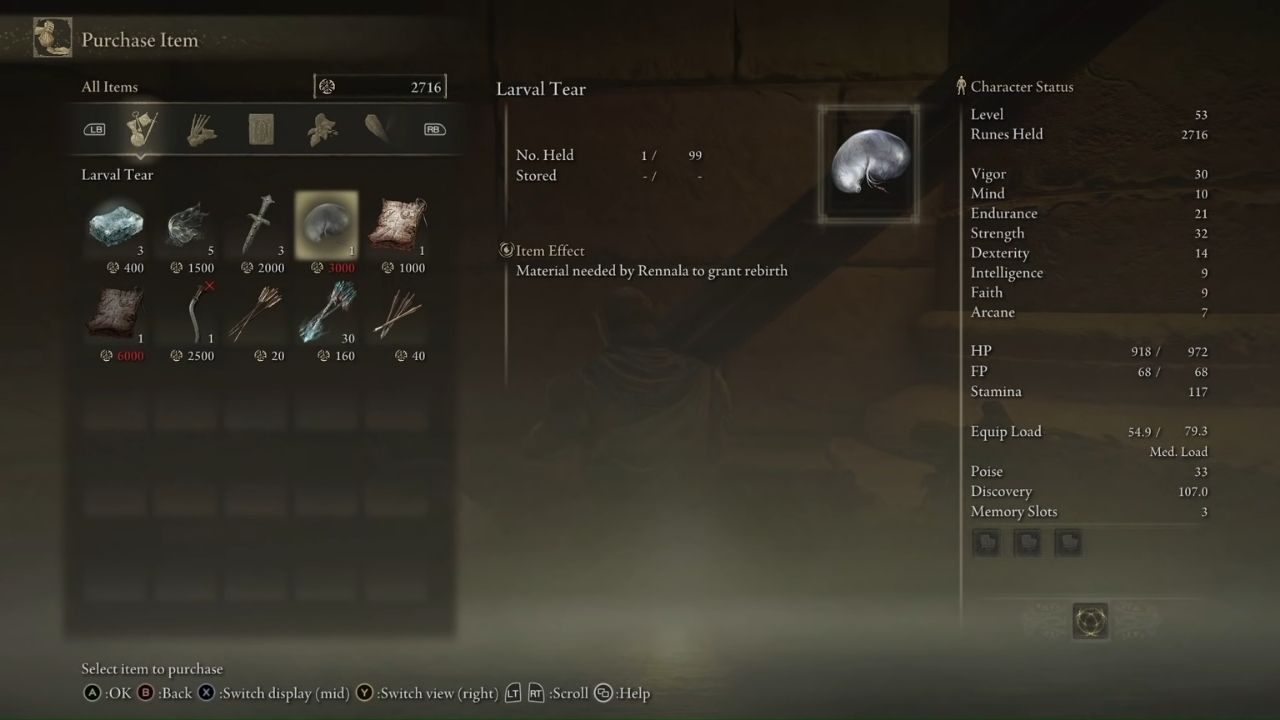
Task: Click the runes counter currency icon
Action: coord(327,86)
